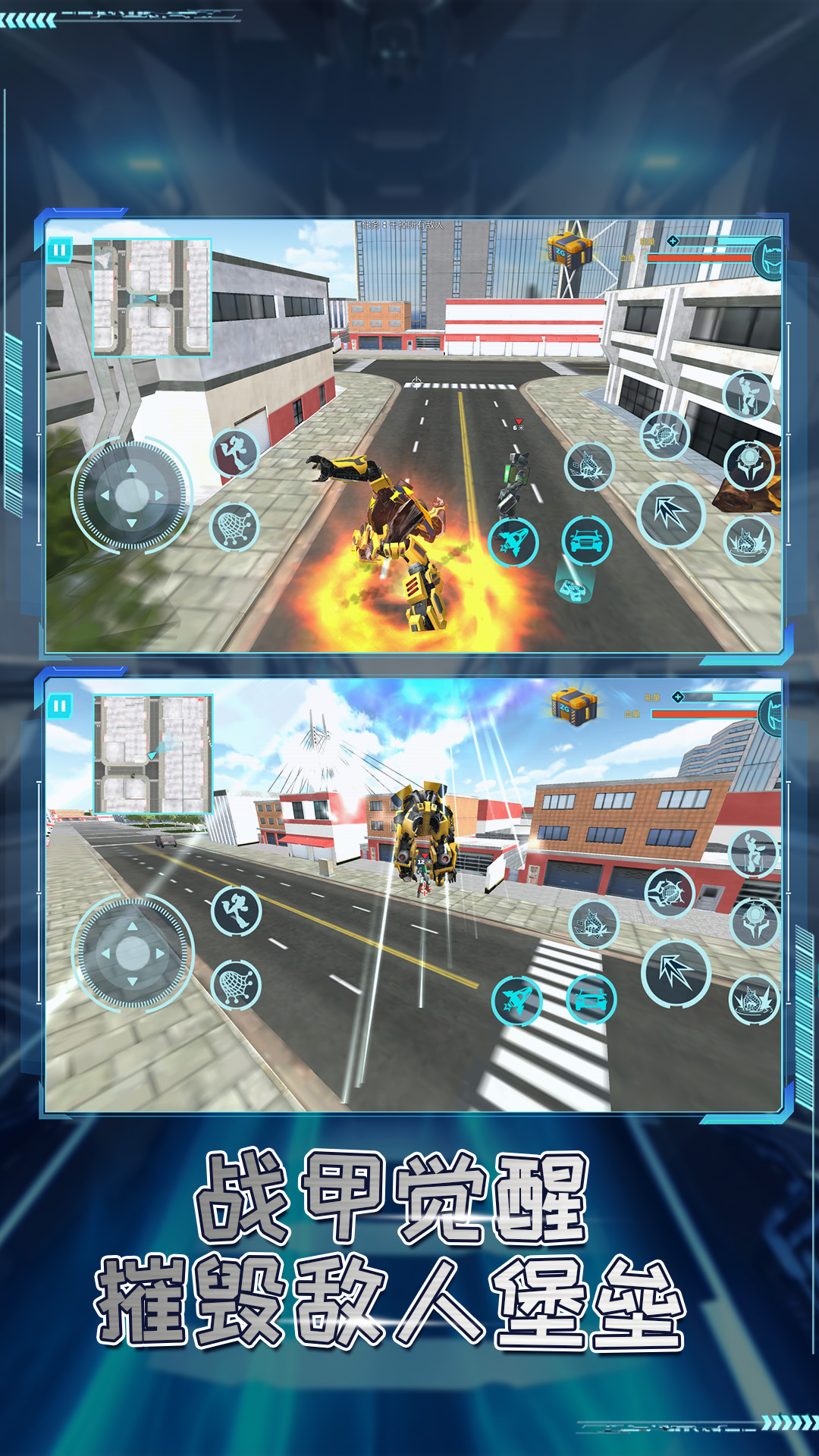
Task: Use the net capture skill, upper panel
Action: coord(234,526)
